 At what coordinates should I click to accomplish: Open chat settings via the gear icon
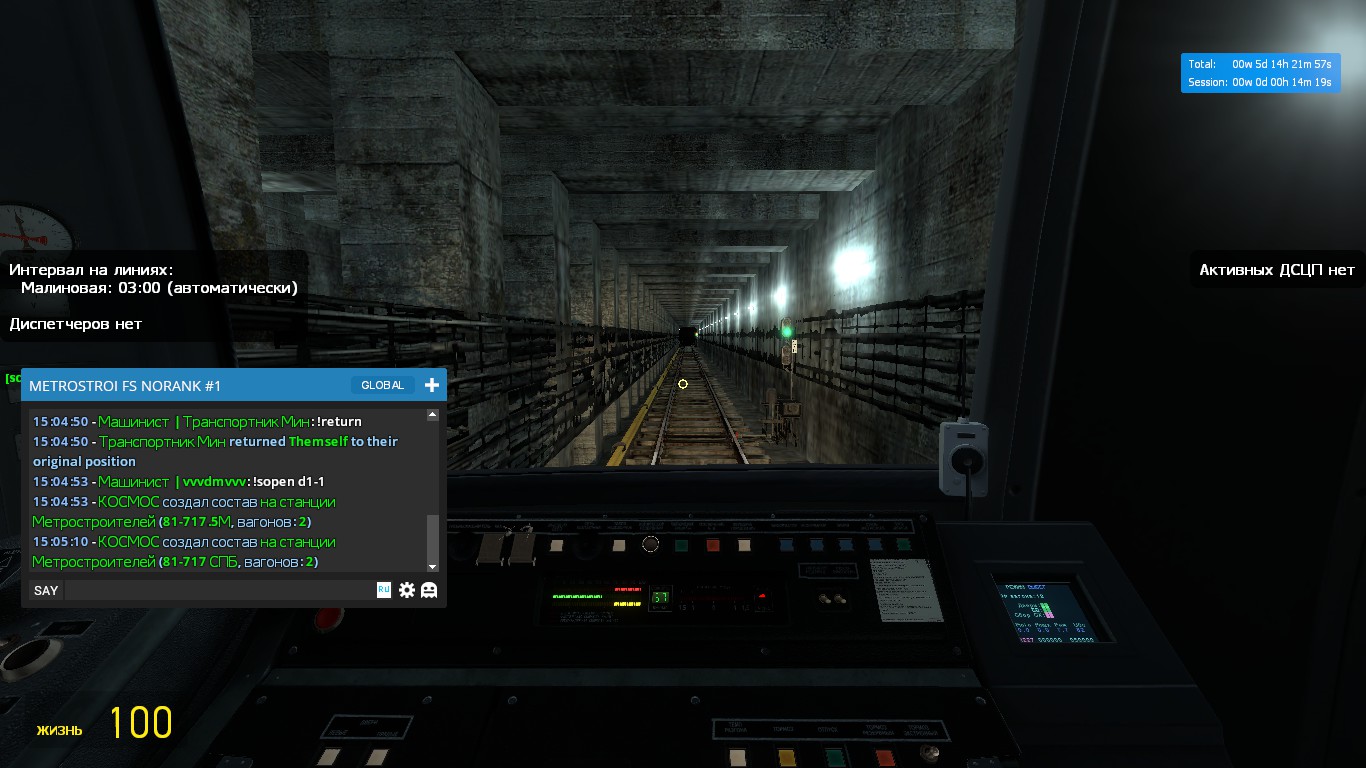click(x=407, y=590)
